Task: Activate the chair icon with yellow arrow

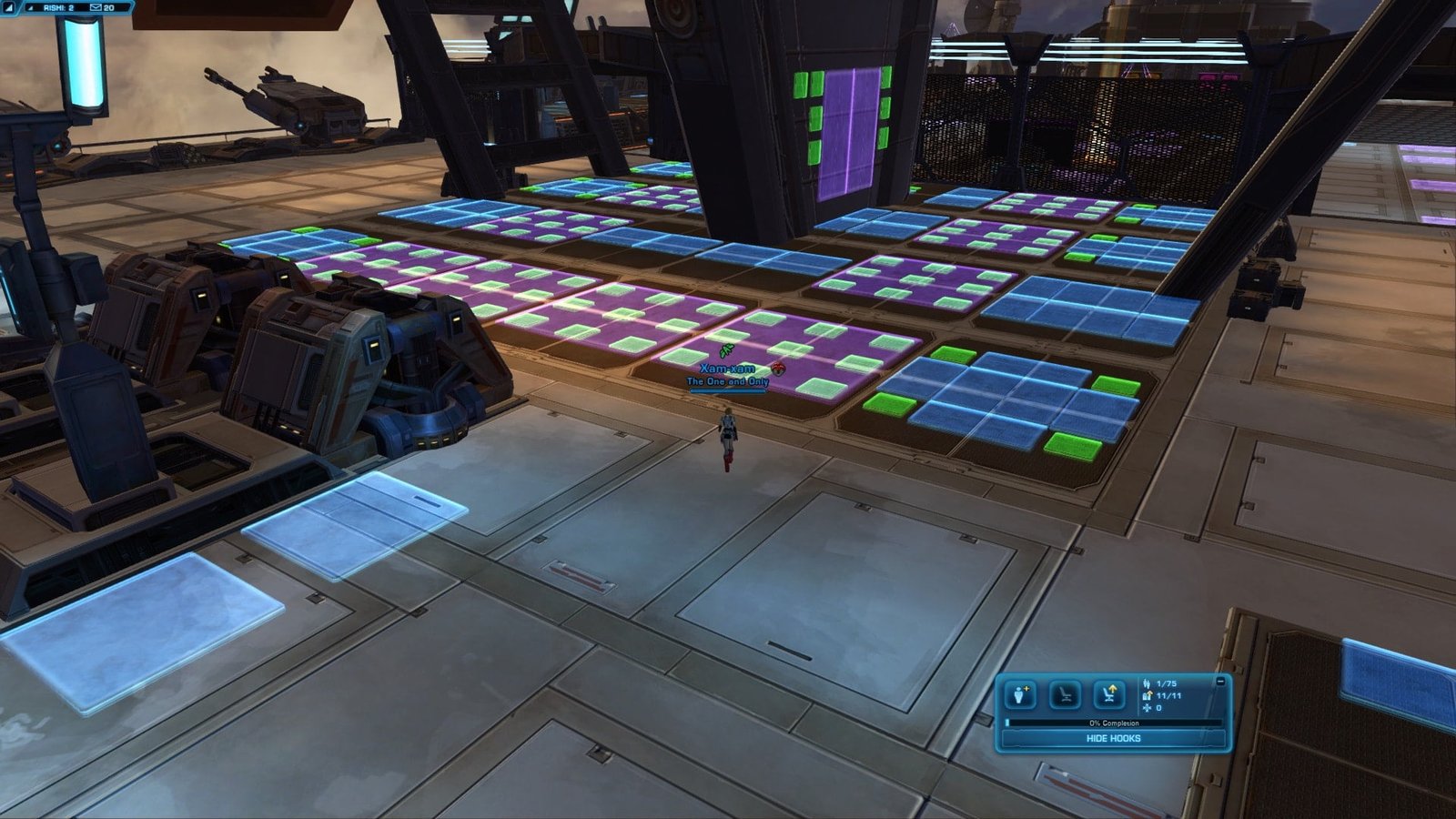Action: click(1108, 695)
